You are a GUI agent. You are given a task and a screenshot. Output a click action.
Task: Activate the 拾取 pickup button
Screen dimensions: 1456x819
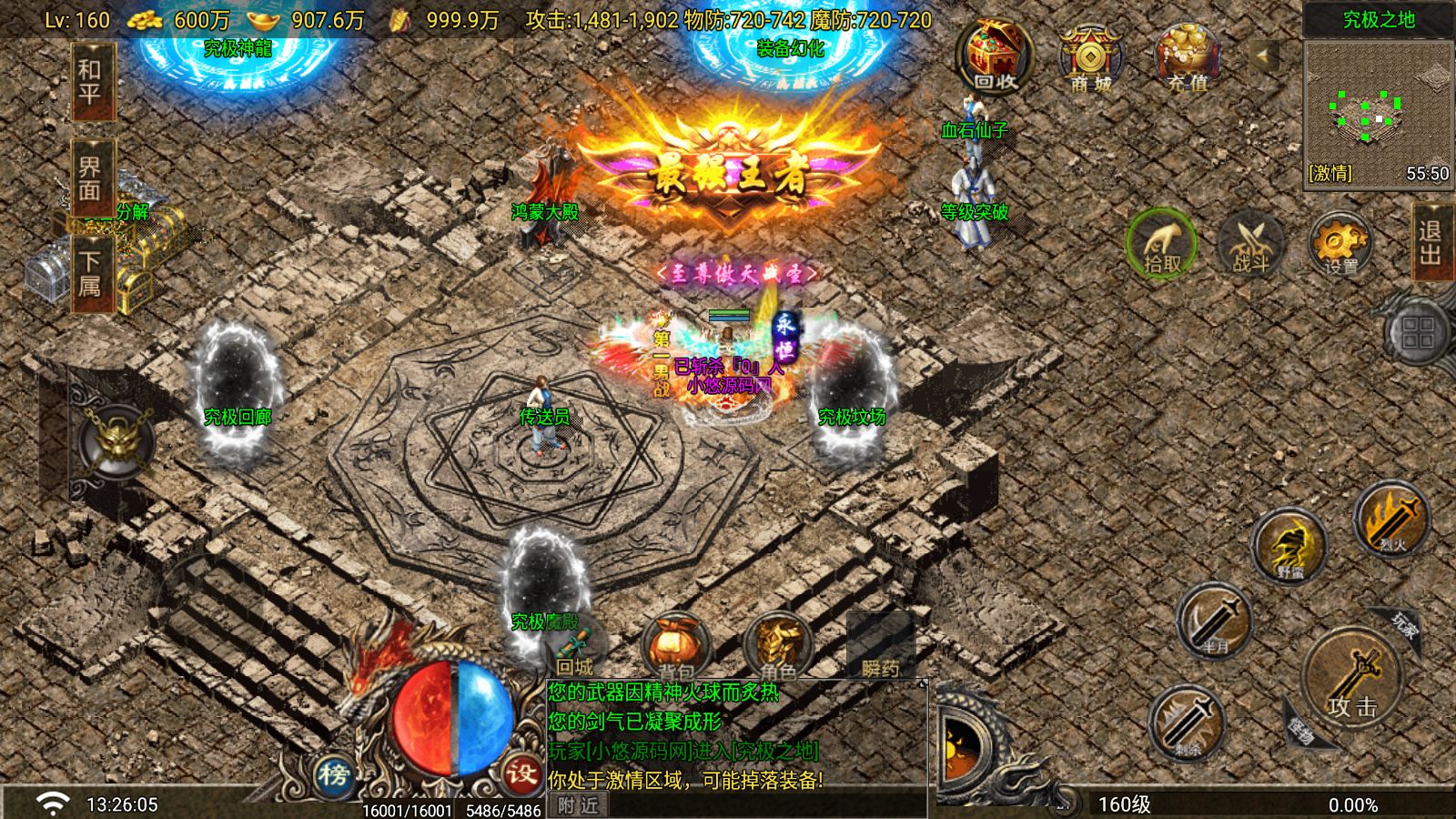coord(1162,244)
